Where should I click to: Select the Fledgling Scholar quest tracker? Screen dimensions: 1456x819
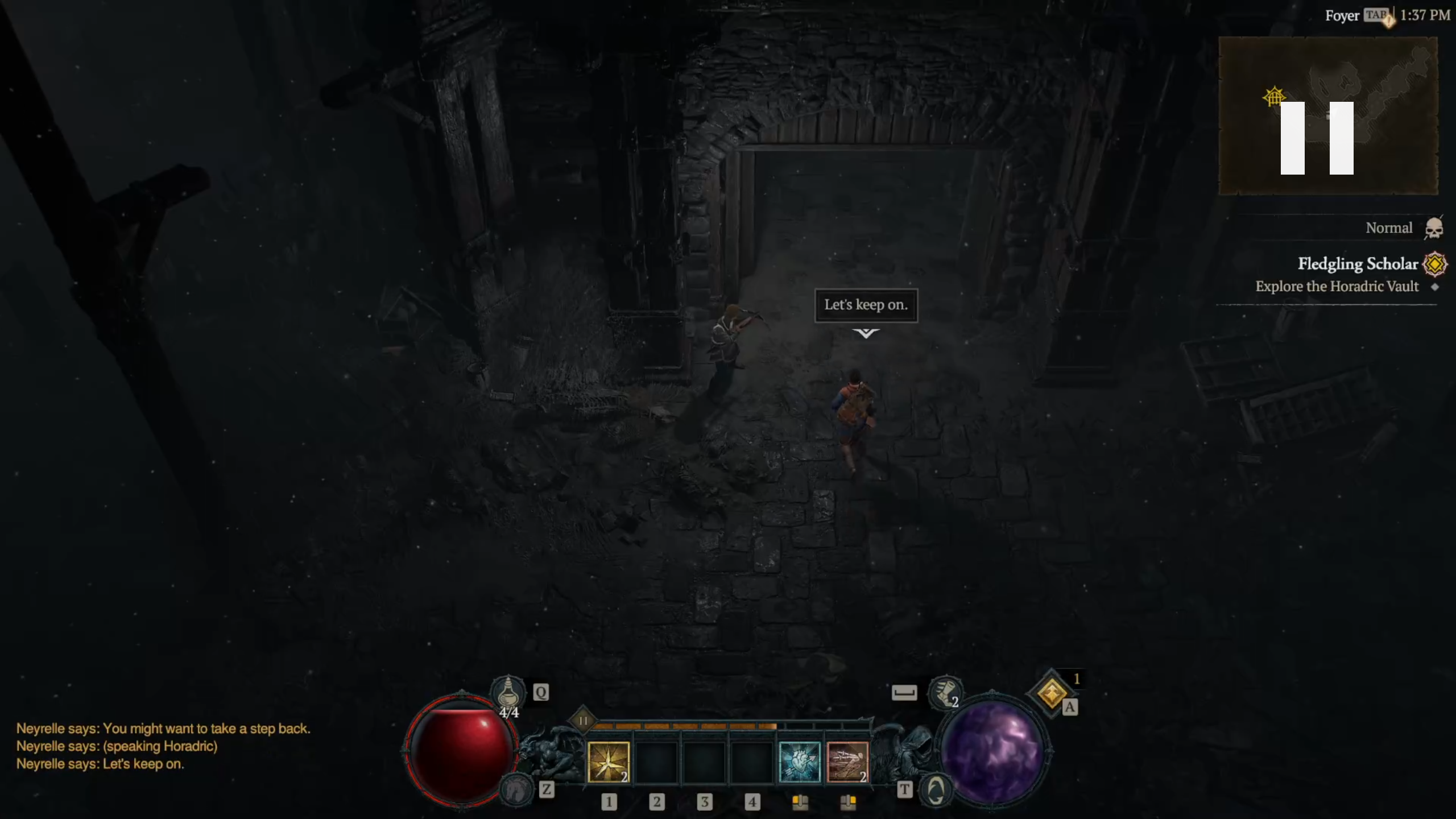pyautogui.click(x=1357, y=264)
